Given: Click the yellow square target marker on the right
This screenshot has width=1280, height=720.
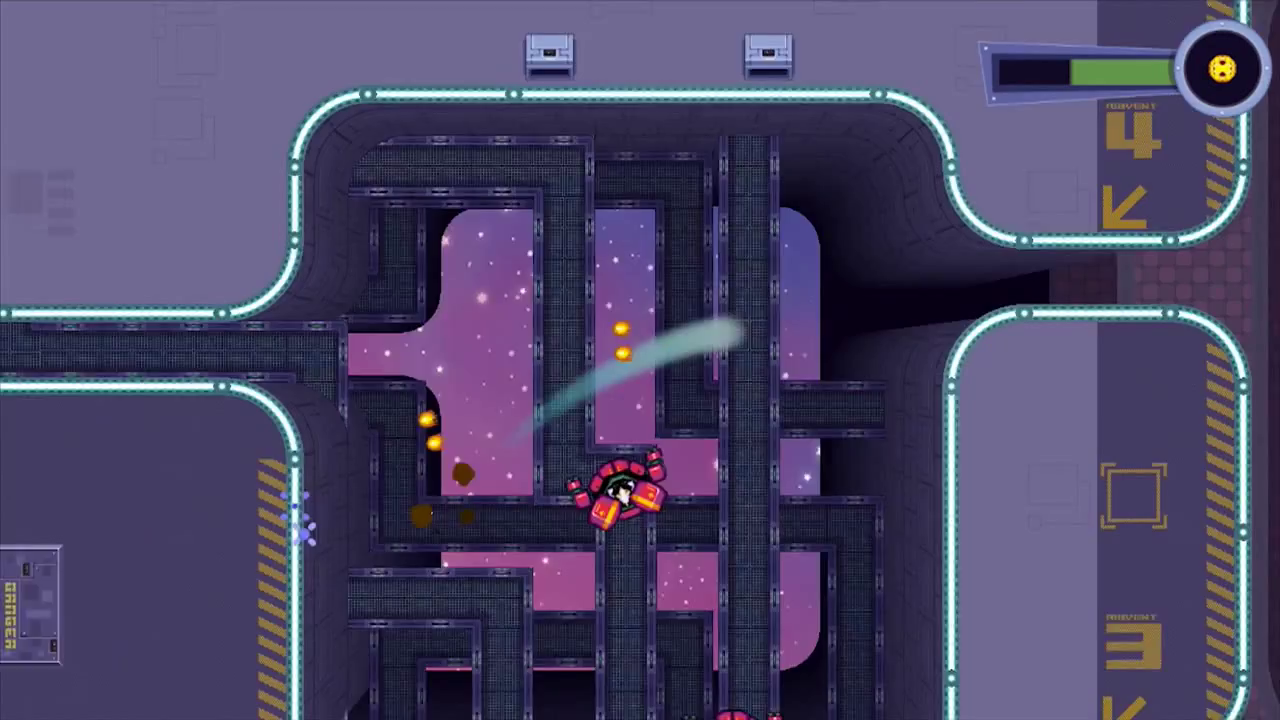Looking at the screenshot, I should coord(1135,495).
